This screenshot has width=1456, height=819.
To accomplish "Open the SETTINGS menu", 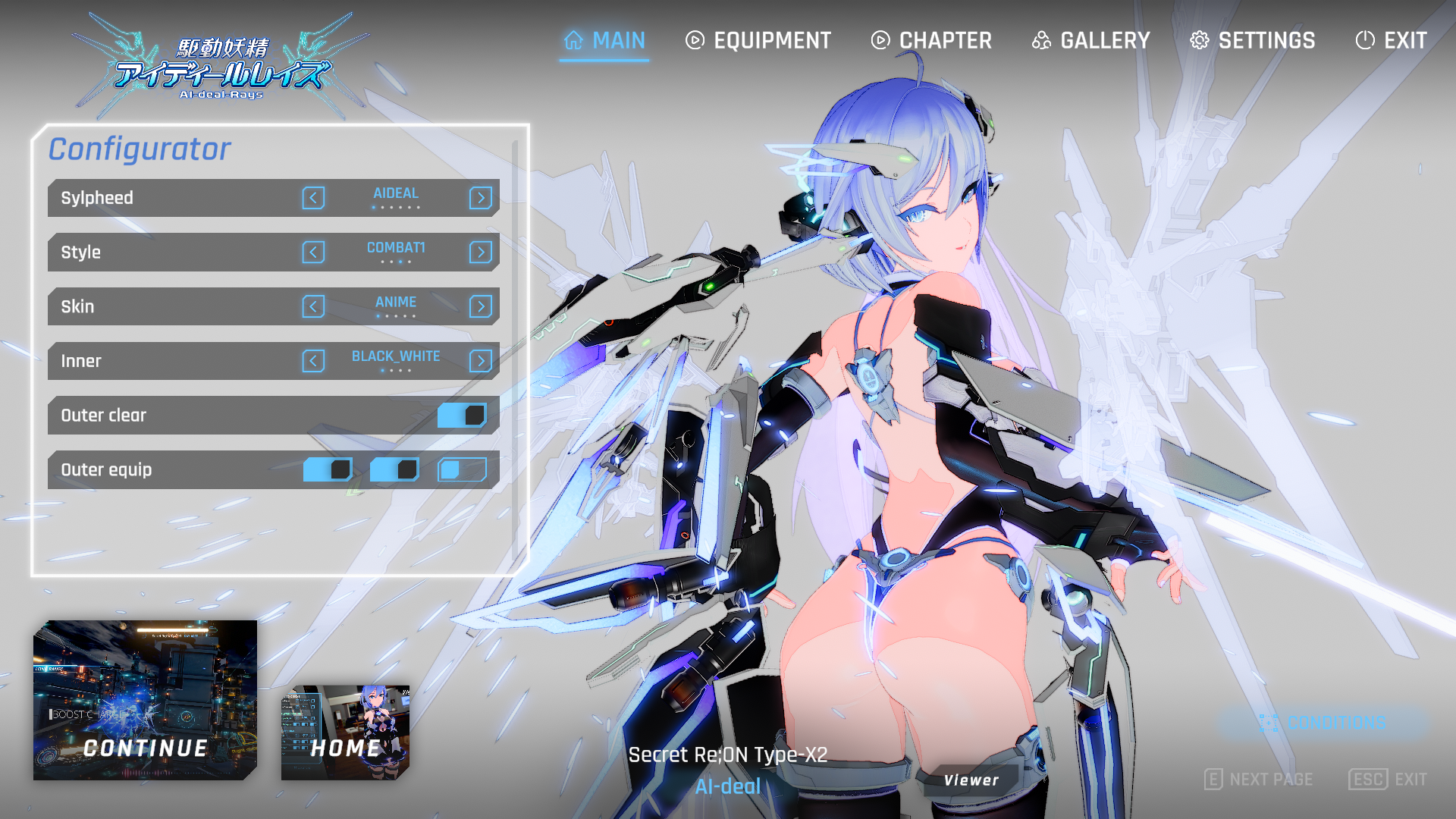I will 1253,40.
